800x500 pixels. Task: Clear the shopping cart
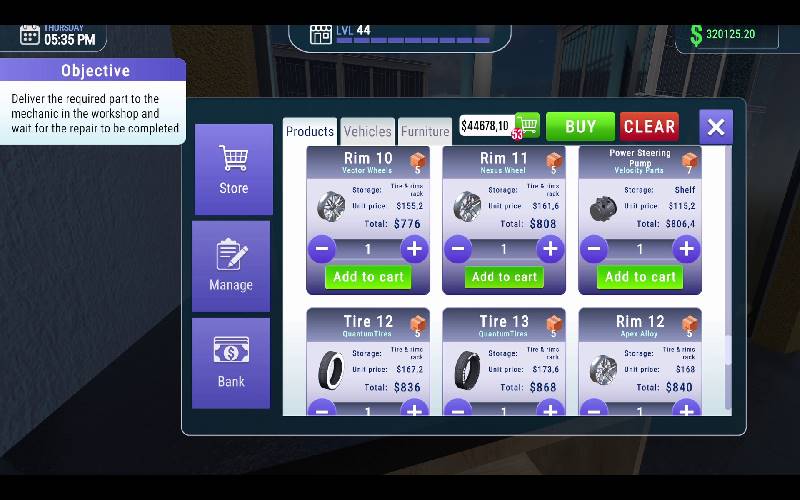[649, 126]
